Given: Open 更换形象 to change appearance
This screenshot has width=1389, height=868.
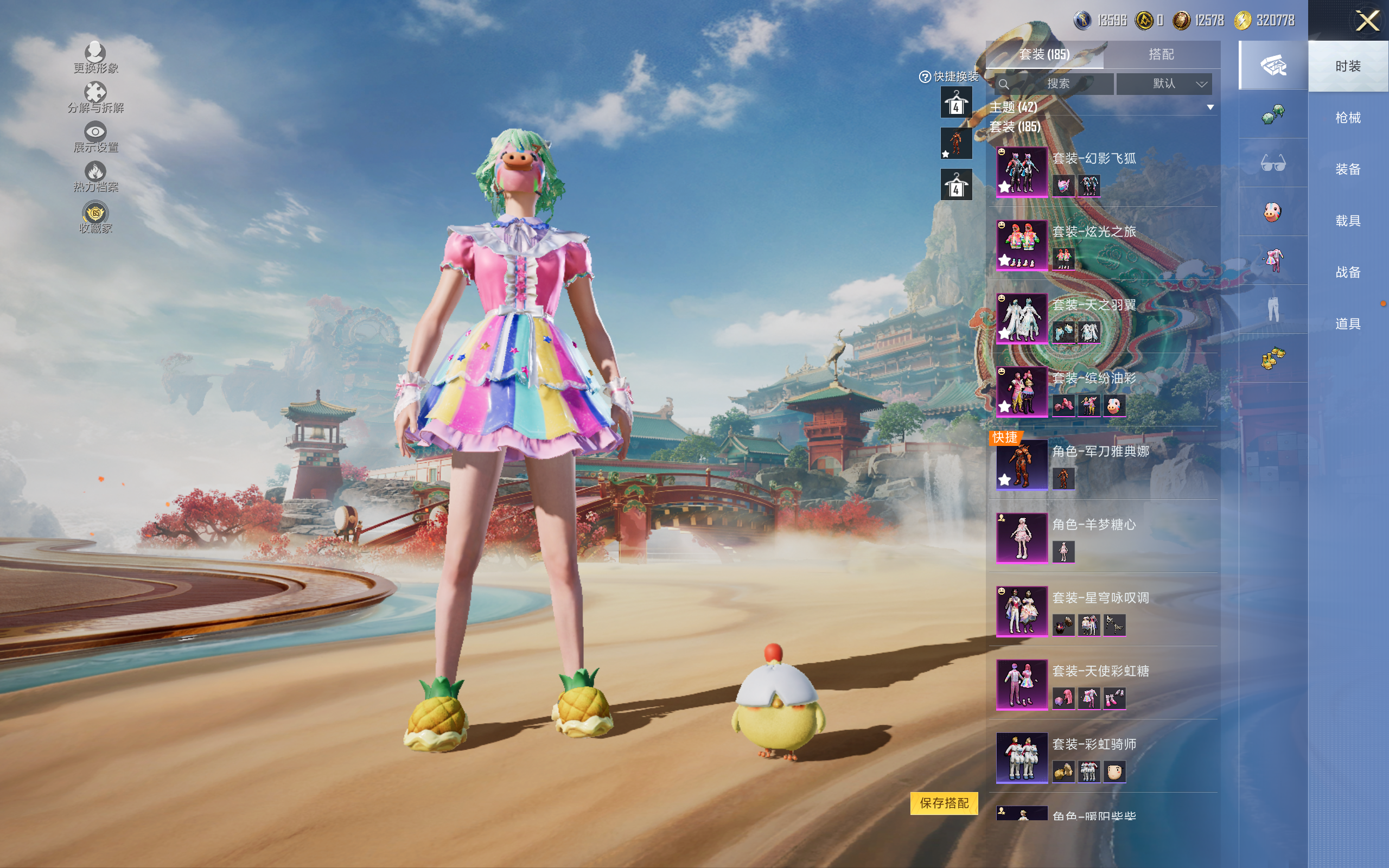Looking at the screenshot, I should (x=95, y=58).
